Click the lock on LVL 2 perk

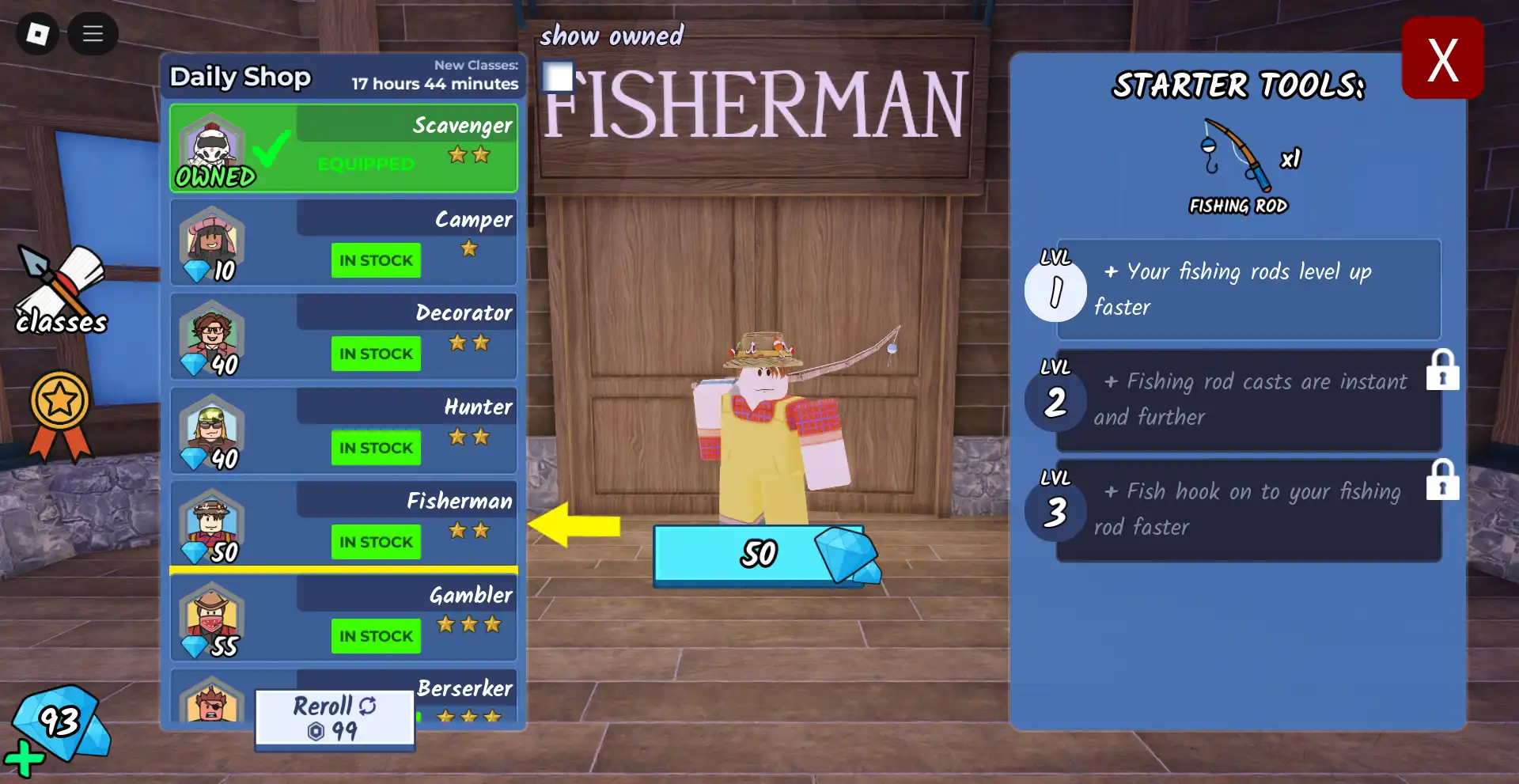[1443, 372]
